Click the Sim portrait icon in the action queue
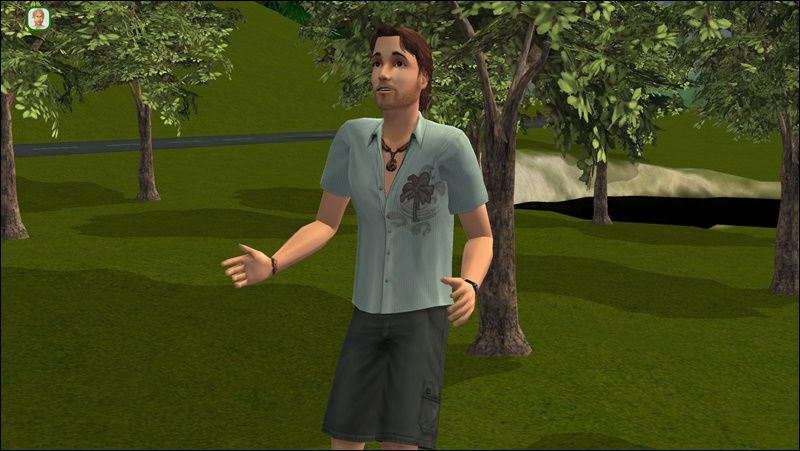This screenshot has height=451, width=800. point(38,19)
